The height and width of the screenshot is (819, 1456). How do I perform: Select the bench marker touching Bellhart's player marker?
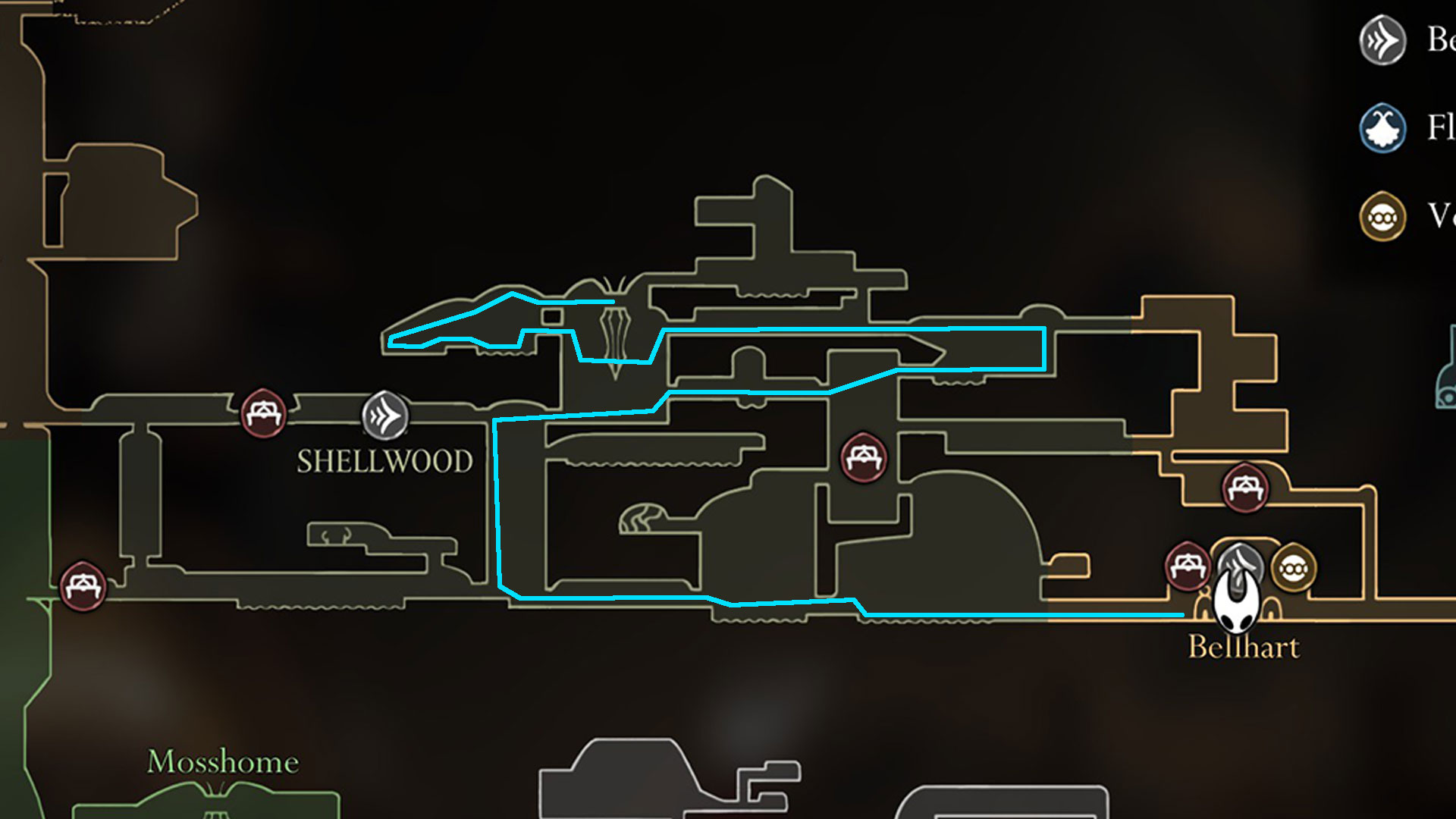tap(1187, 566)
